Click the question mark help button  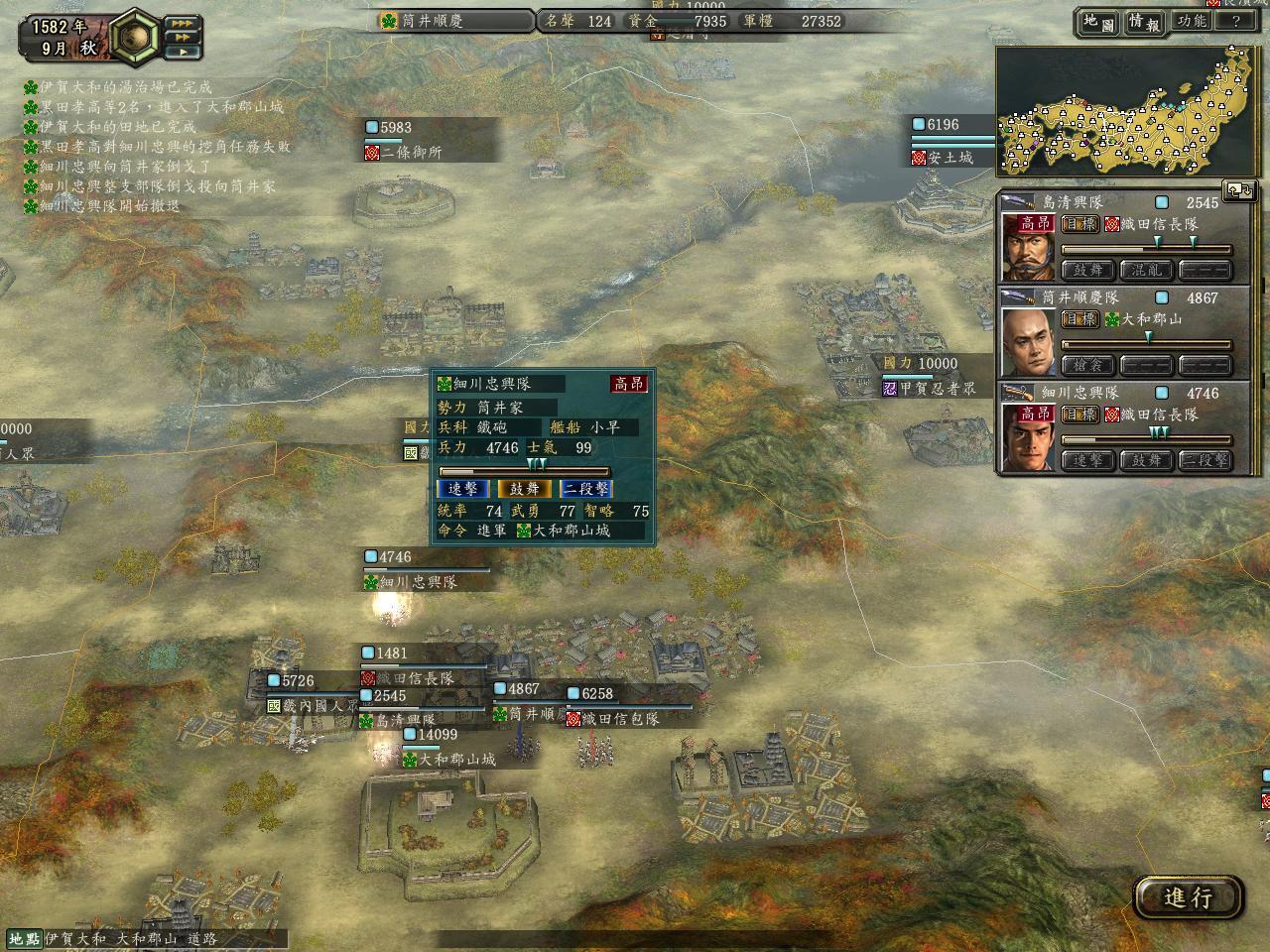point(1236,21)
